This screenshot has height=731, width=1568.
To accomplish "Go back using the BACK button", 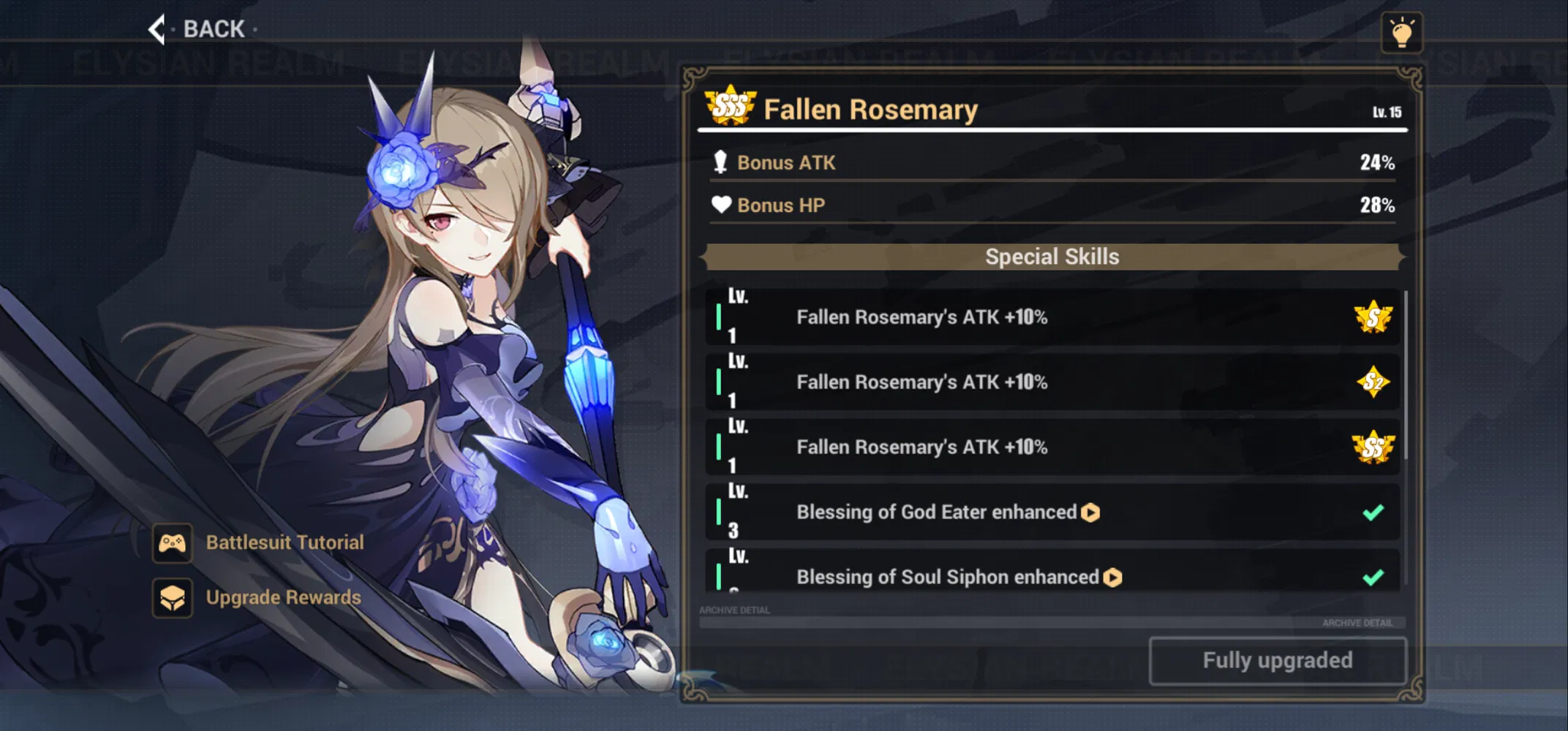I will coord(199,29).
